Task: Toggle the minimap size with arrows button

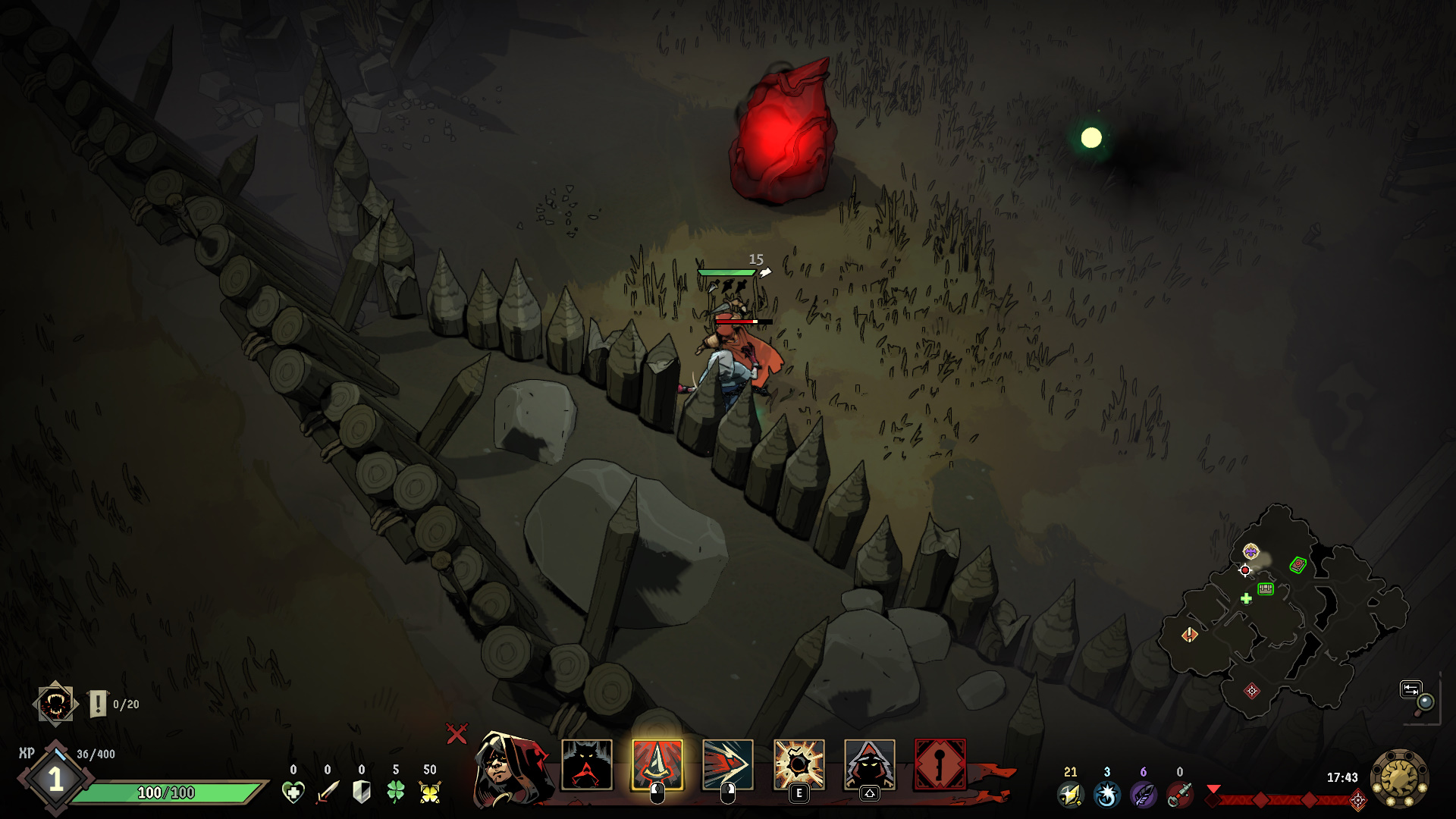Action: click(1410, 689)
